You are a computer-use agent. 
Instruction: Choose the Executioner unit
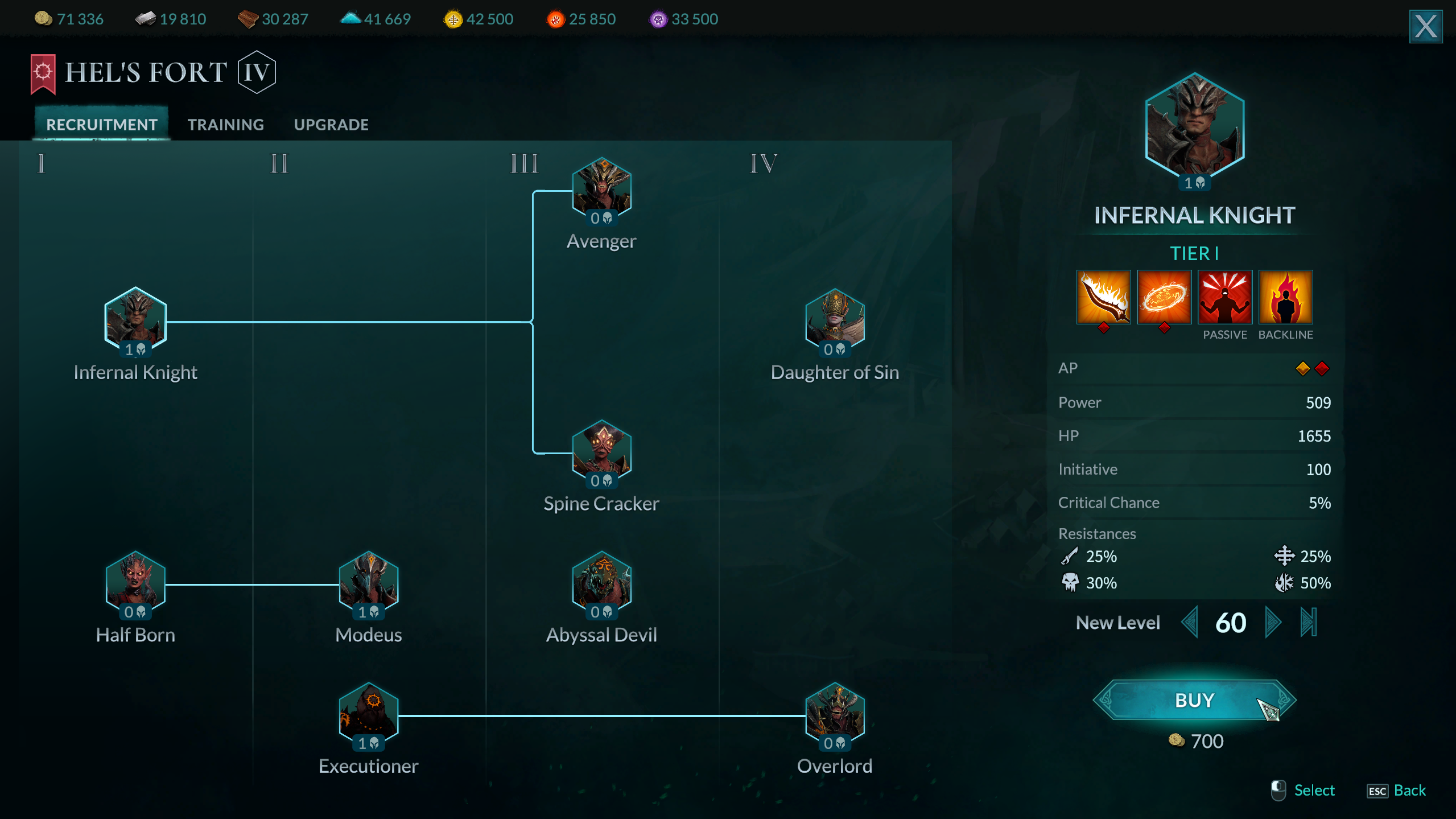(369, 713)
